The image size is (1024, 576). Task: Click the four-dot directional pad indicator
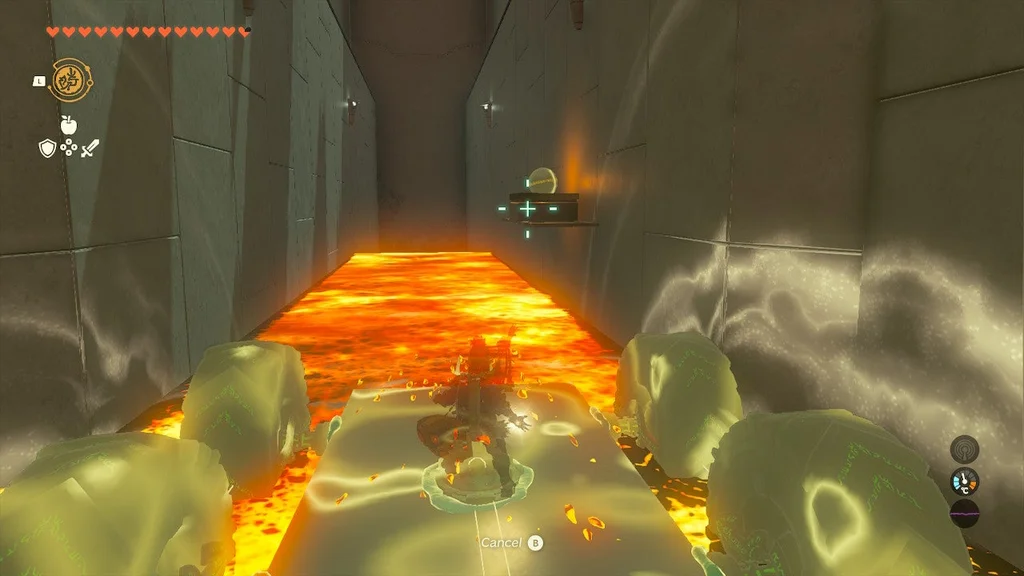coord(68,149)
